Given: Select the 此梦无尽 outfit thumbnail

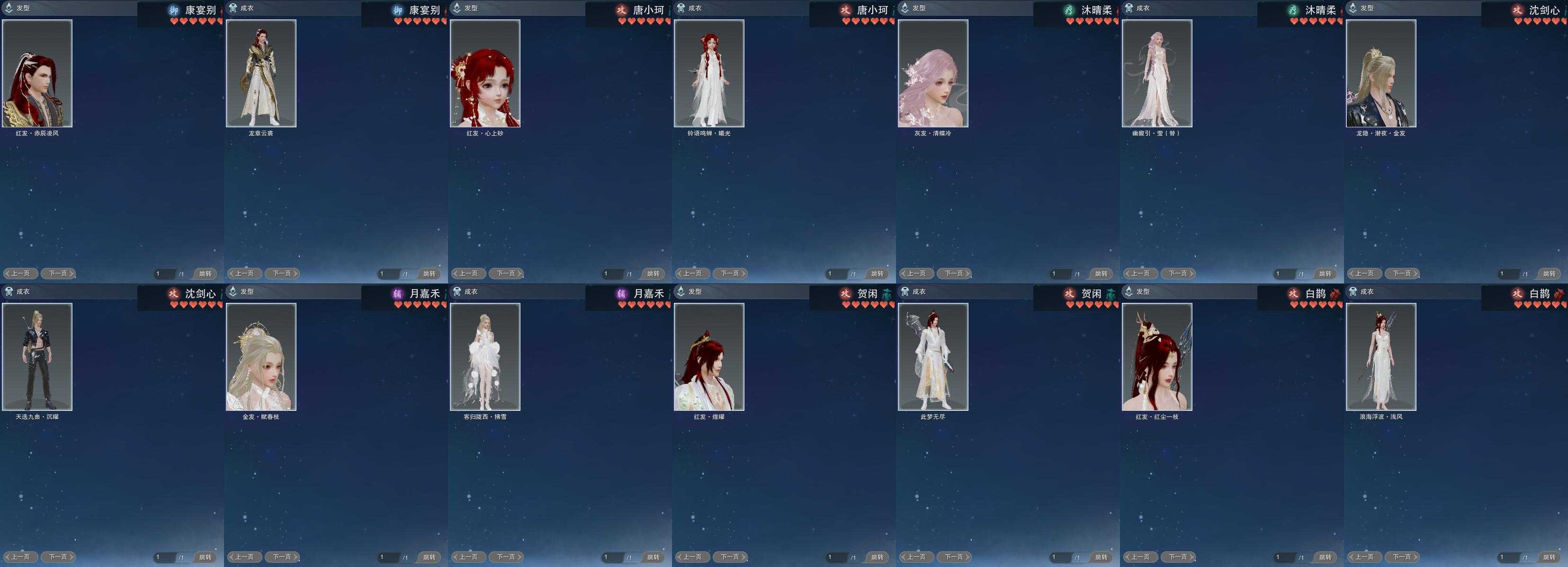Looking at the screenshot, I should point(933,356).
